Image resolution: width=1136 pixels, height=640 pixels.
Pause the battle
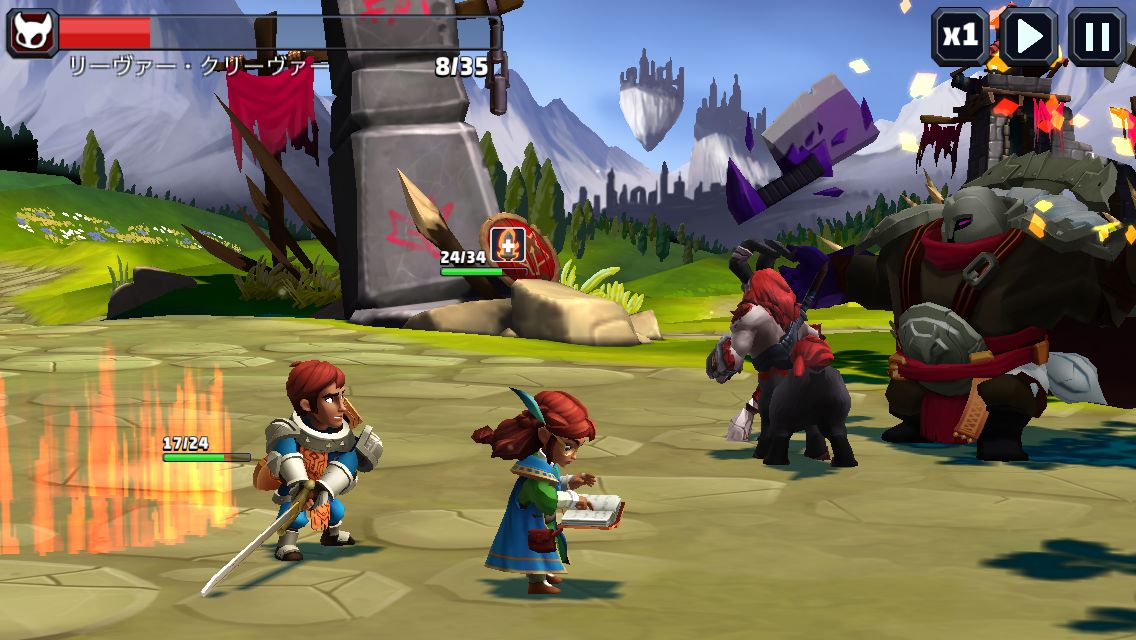click(1097, 36)
